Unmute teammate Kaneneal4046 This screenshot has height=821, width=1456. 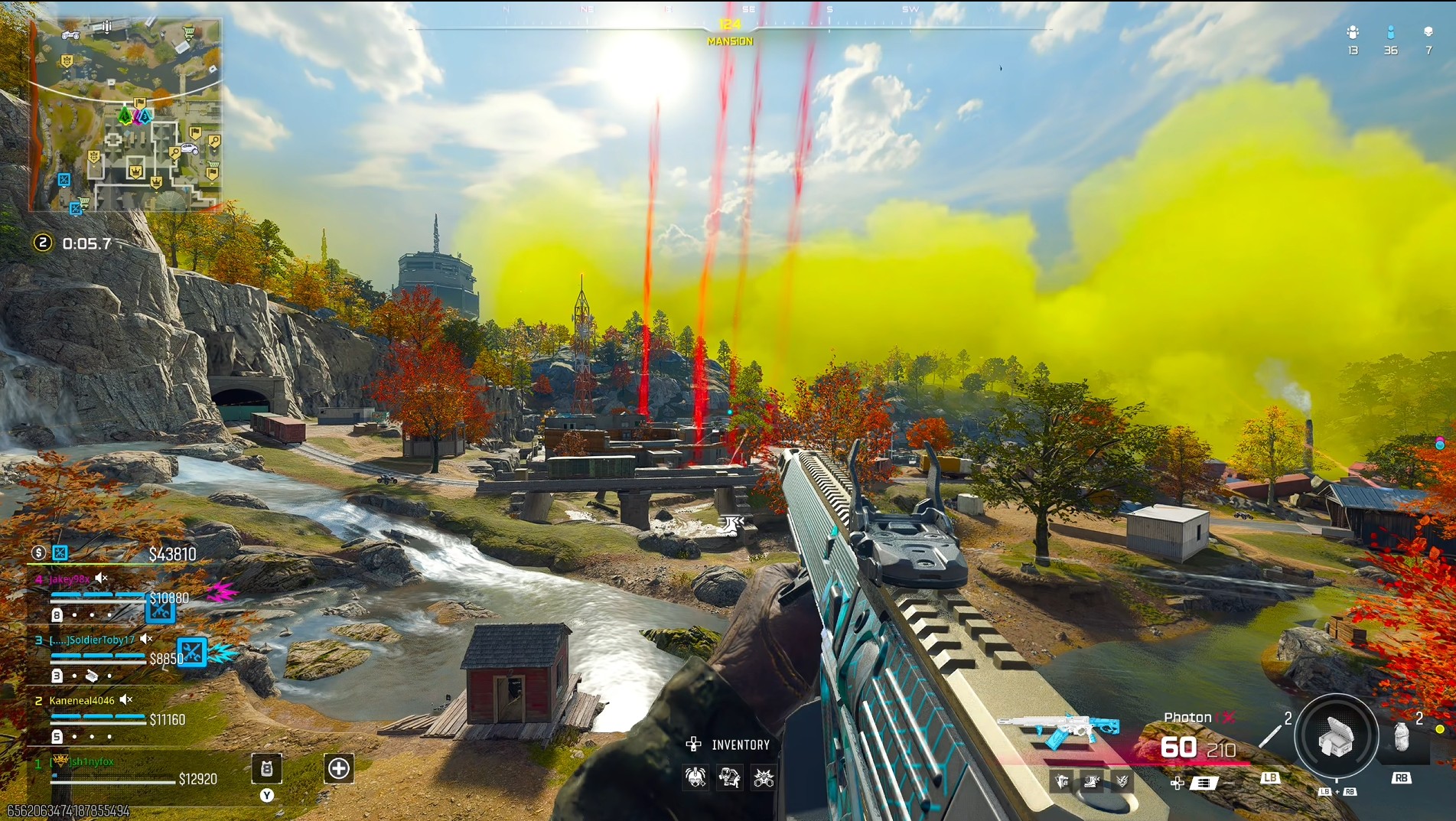click(x=125, y=700)
